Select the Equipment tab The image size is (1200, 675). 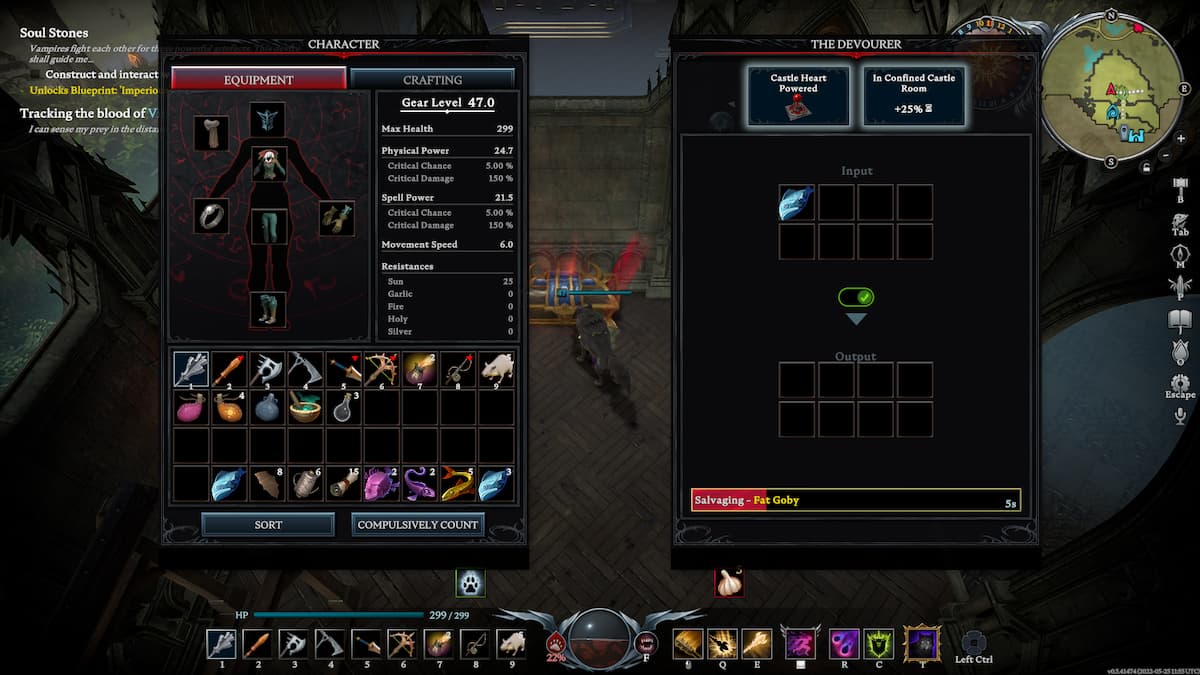tap(259, 79)
